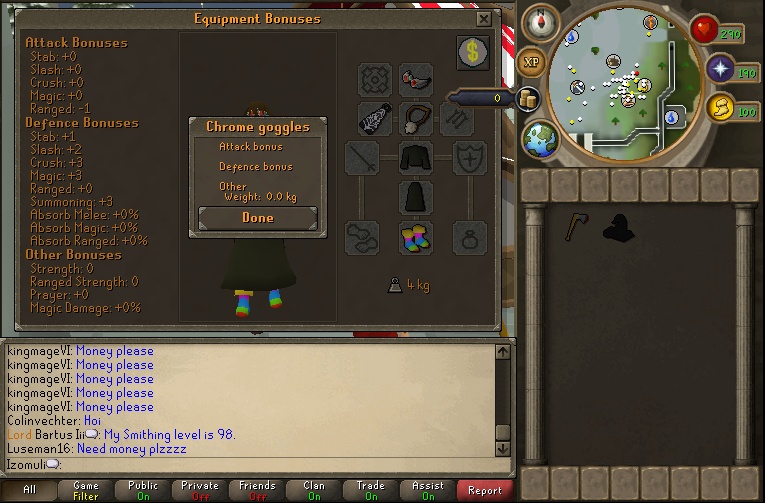Screen dimensions: 765x503
Task: Open the gold dollar-sign price checker
Action: pos(473,52)
